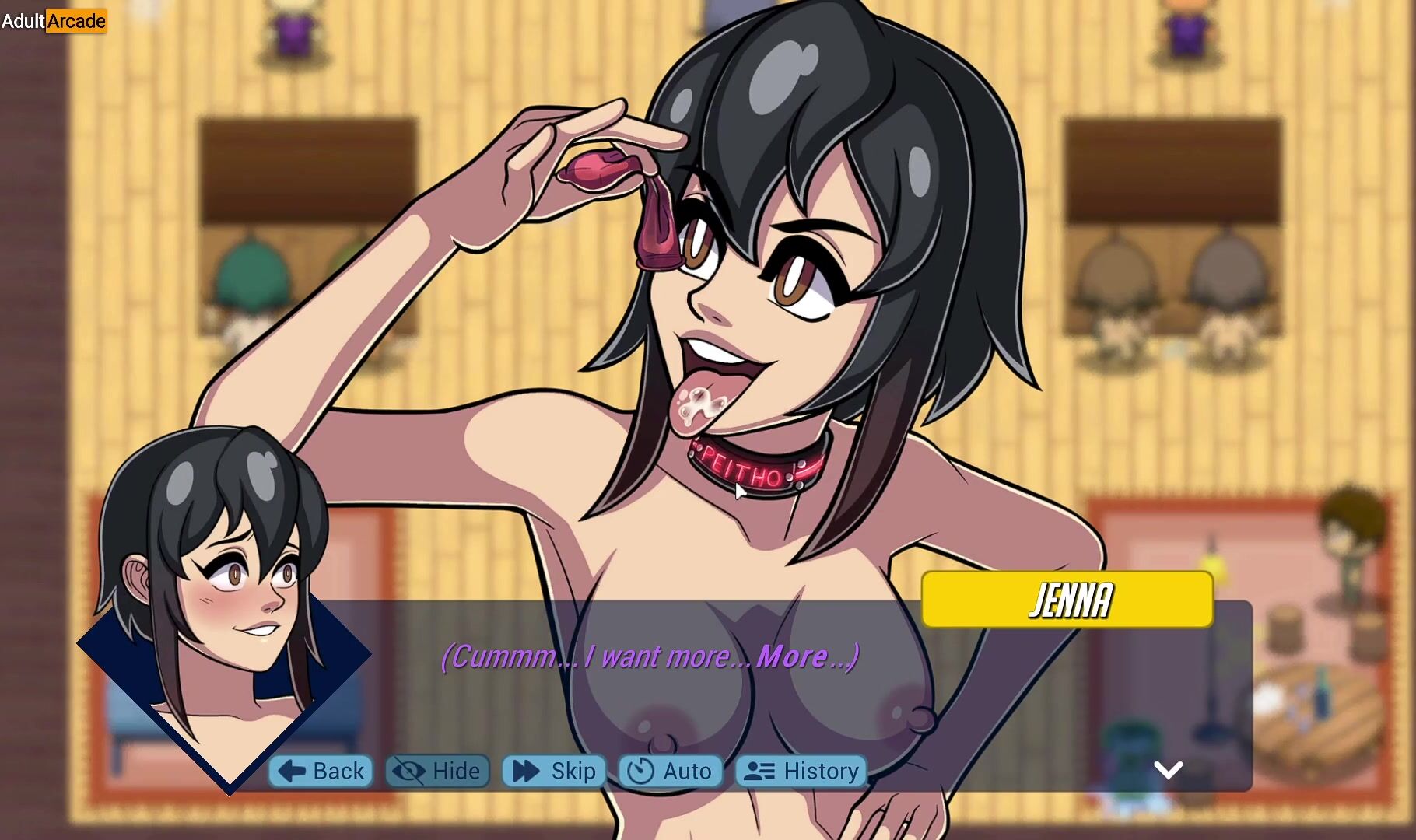Open the dialogue History log
Image resolution: width=1416 pixels, height=840 pixels.
(x=801, y=771)
